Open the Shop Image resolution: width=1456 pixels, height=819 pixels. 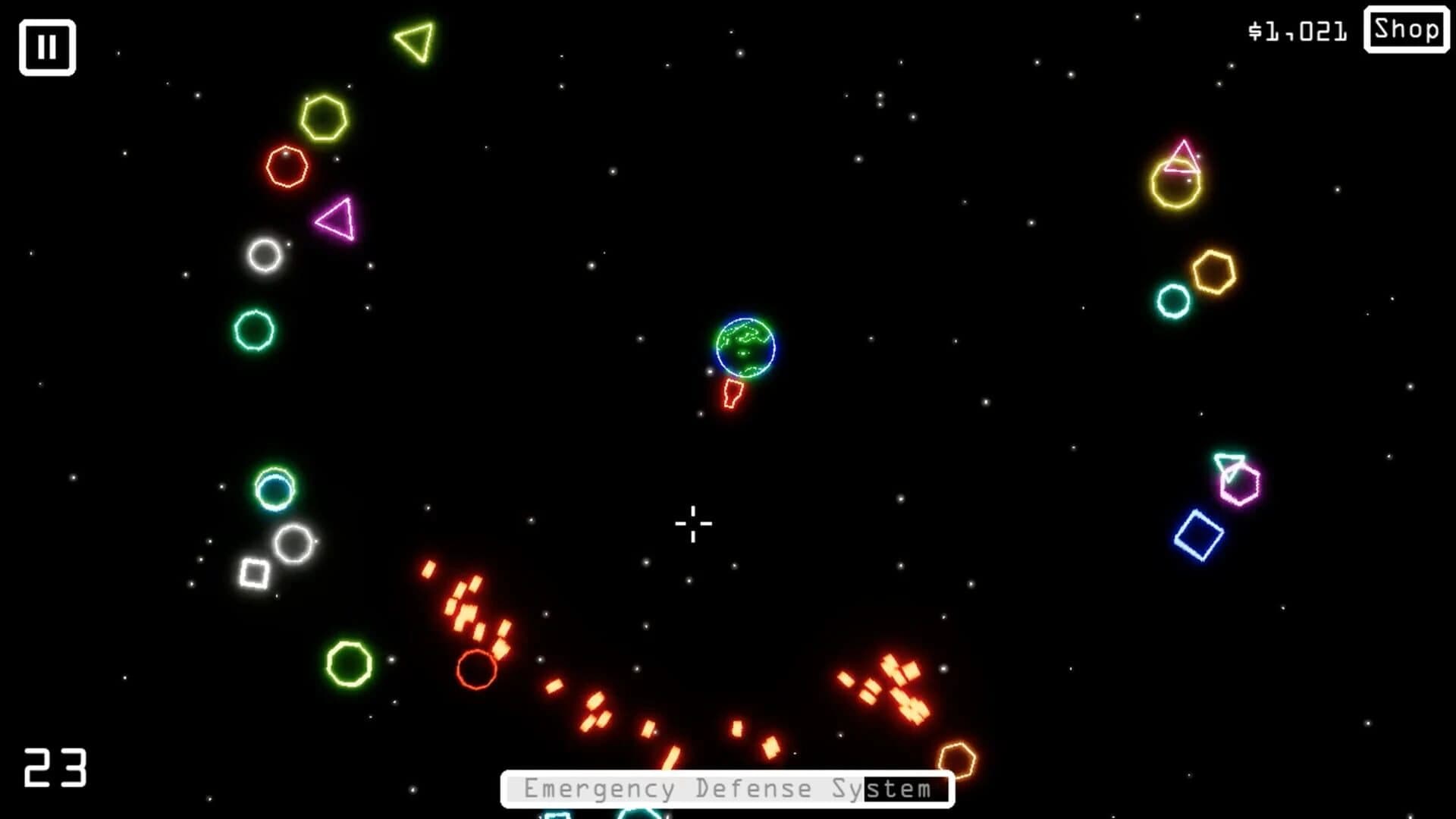(1406, 31)
